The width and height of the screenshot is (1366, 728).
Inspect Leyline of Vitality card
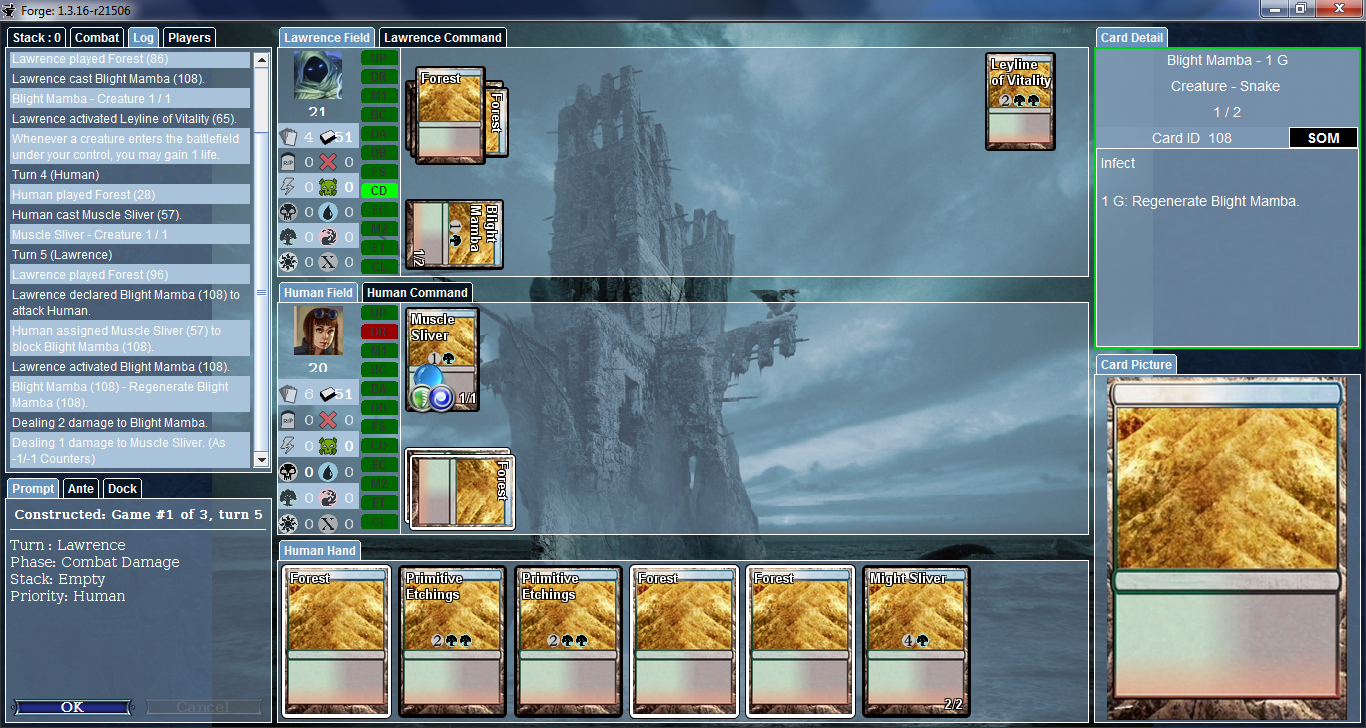coord(1020,101)
